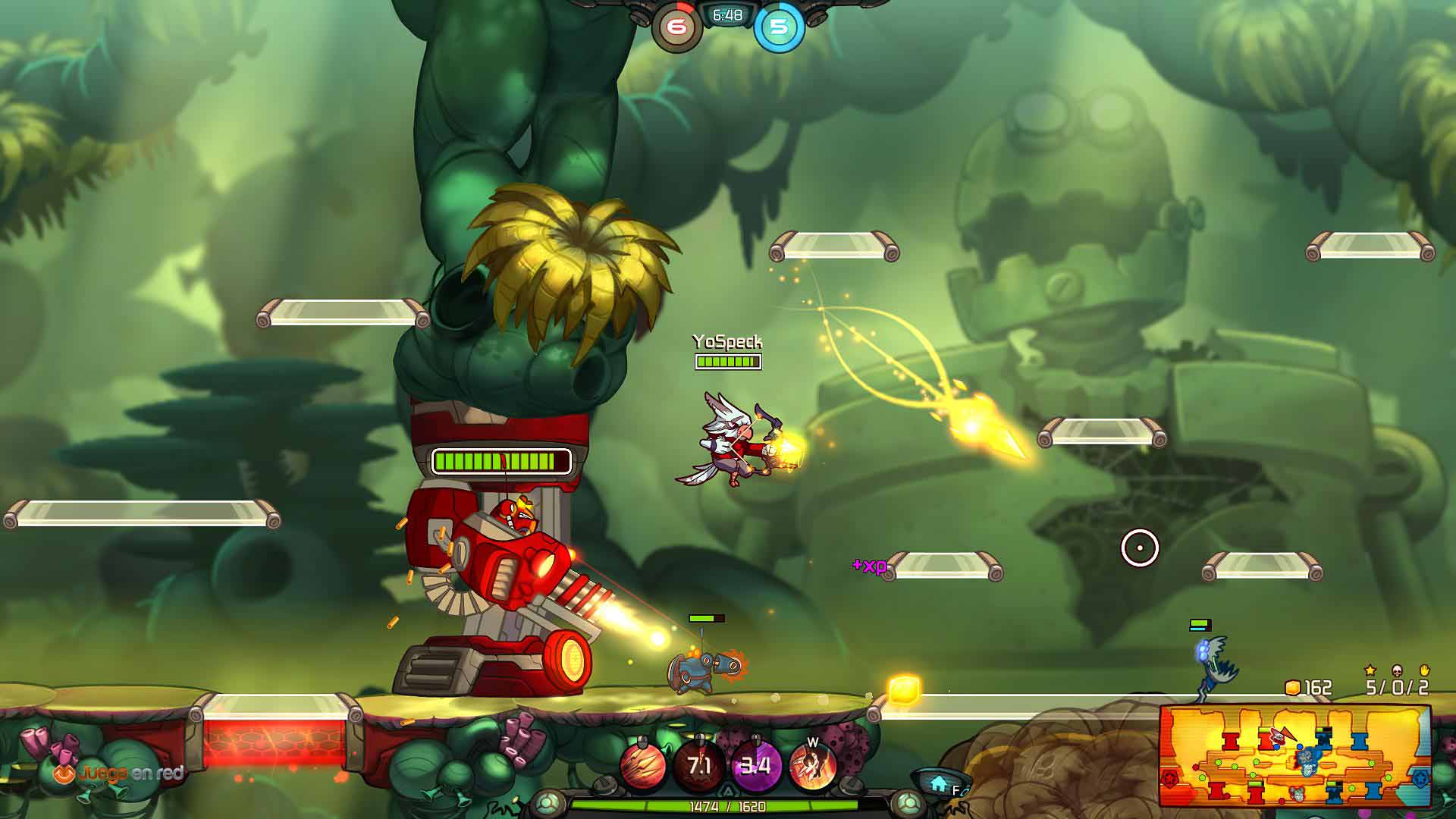Viewport: 1456px width, 819px height.
Task: Open the battlefield minimap
Action: click(x=1294, y=756)
